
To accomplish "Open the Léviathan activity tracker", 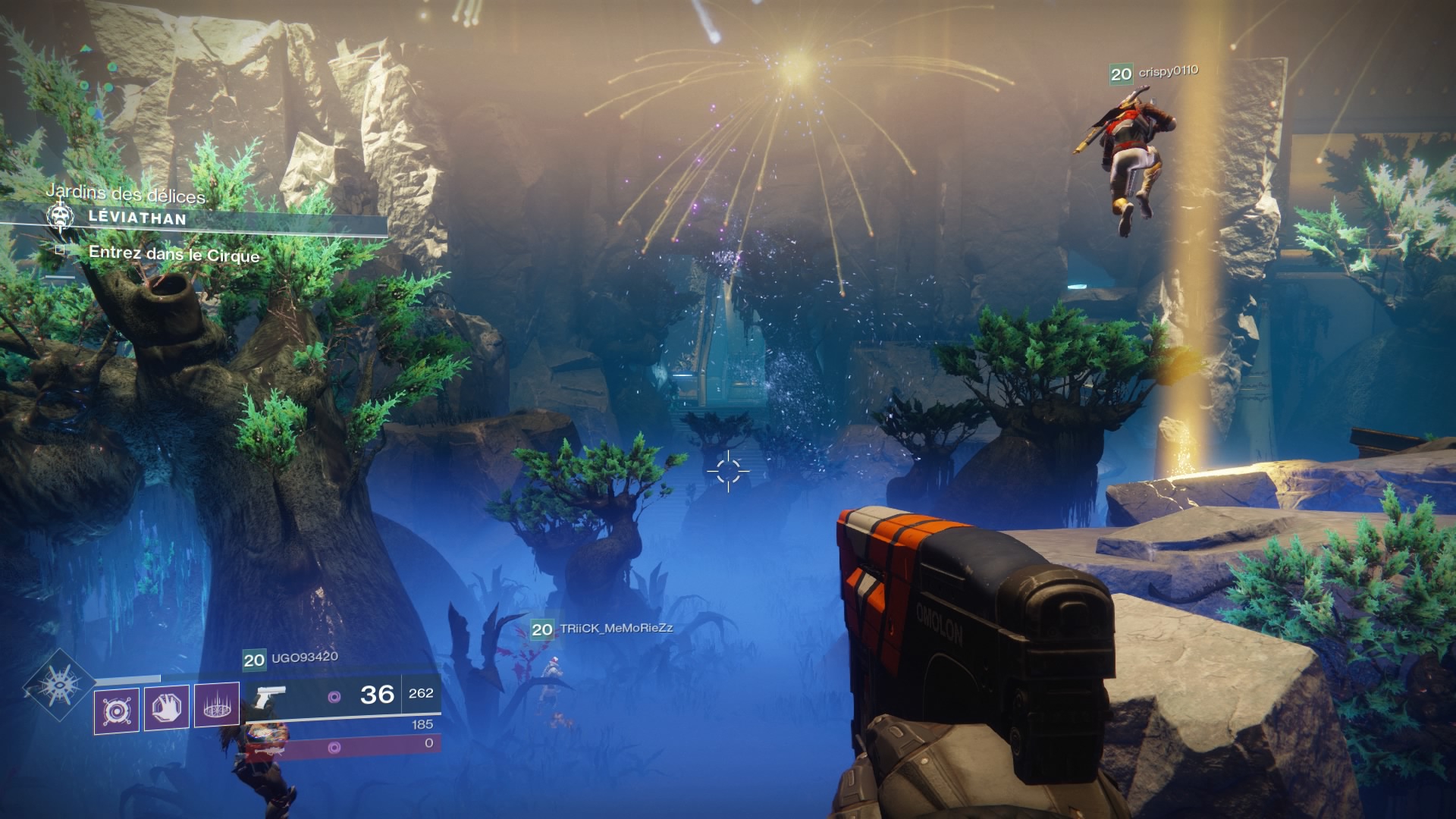I will pyautogui.click(x=136, y=218).
